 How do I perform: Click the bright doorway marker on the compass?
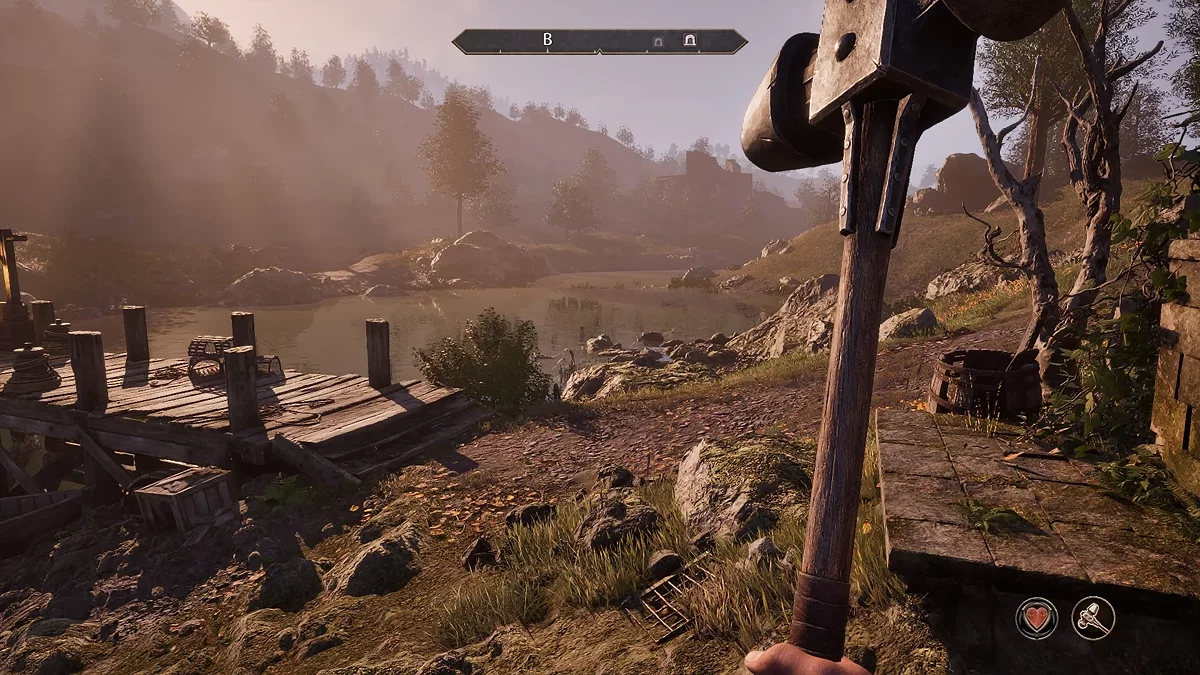pos(690,41)
